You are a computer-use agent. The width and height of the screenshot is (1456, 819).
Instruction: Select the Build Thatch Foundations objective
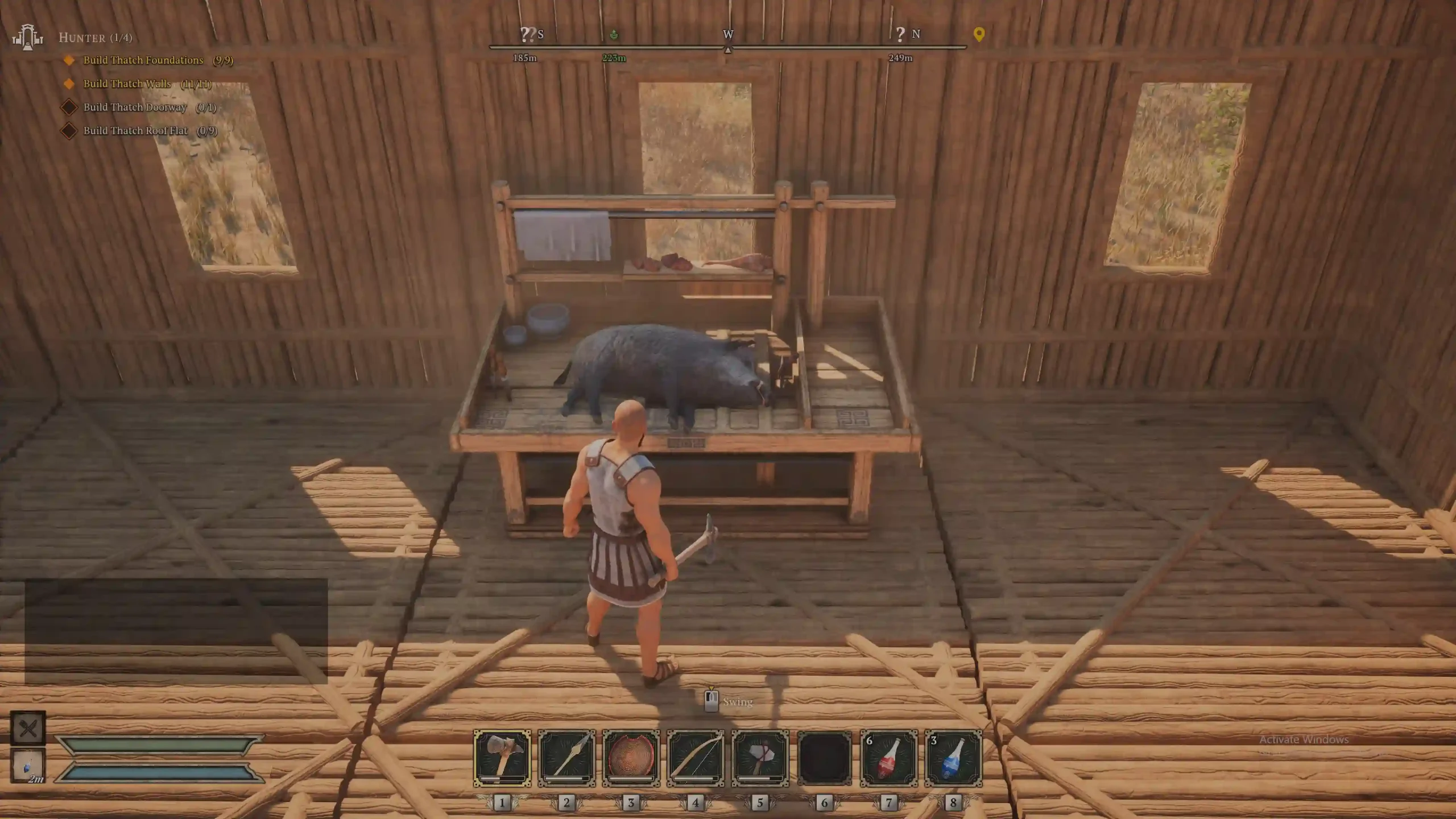coord(143,60)
